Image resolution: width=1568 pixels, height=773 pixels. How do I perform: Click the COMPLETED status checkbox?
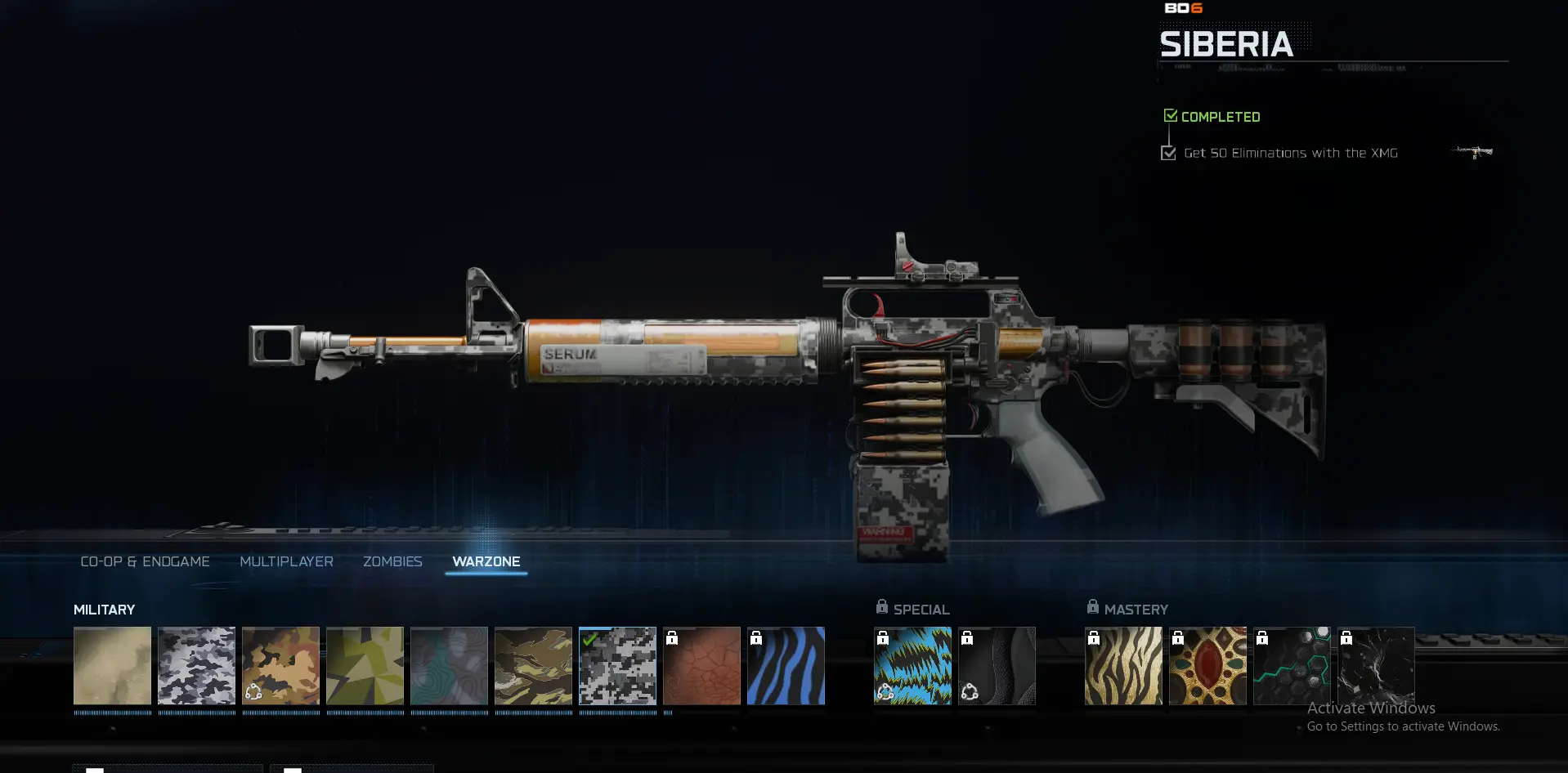[1170, 114]
